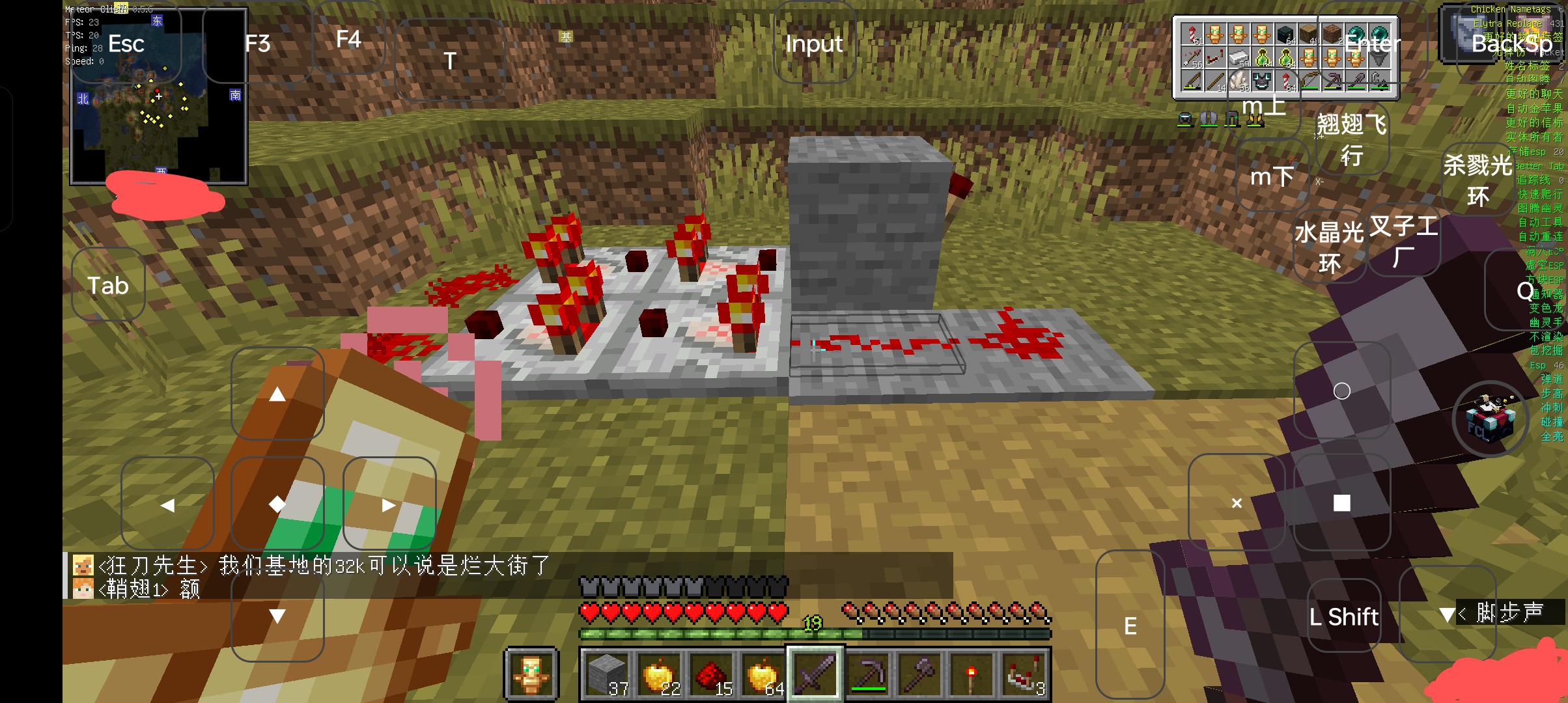Screen dimensions: 1568x703
Task: Tap the 叉子工厂 button
Action: (x=1403, y=241)
